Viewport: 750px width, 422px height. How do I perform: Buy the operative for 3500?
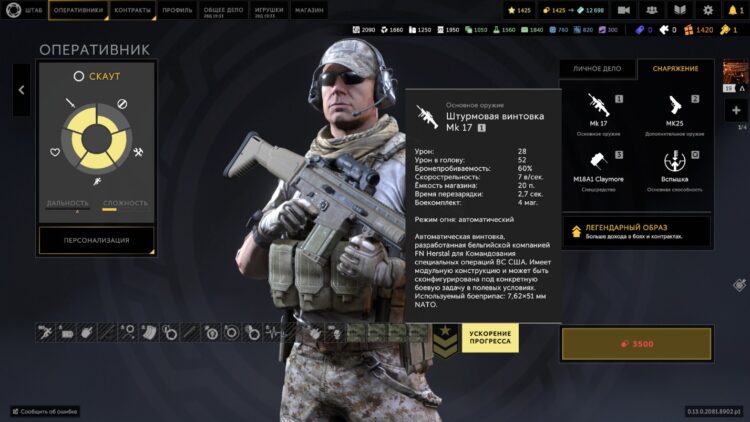636,343
